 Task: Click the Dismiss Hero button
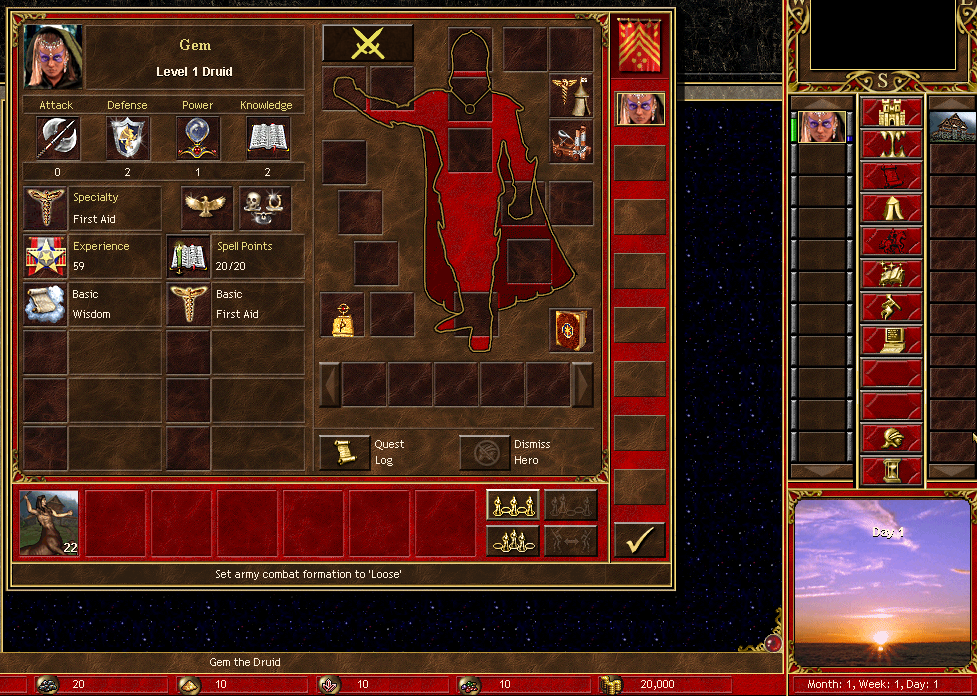tap(485, 452)
